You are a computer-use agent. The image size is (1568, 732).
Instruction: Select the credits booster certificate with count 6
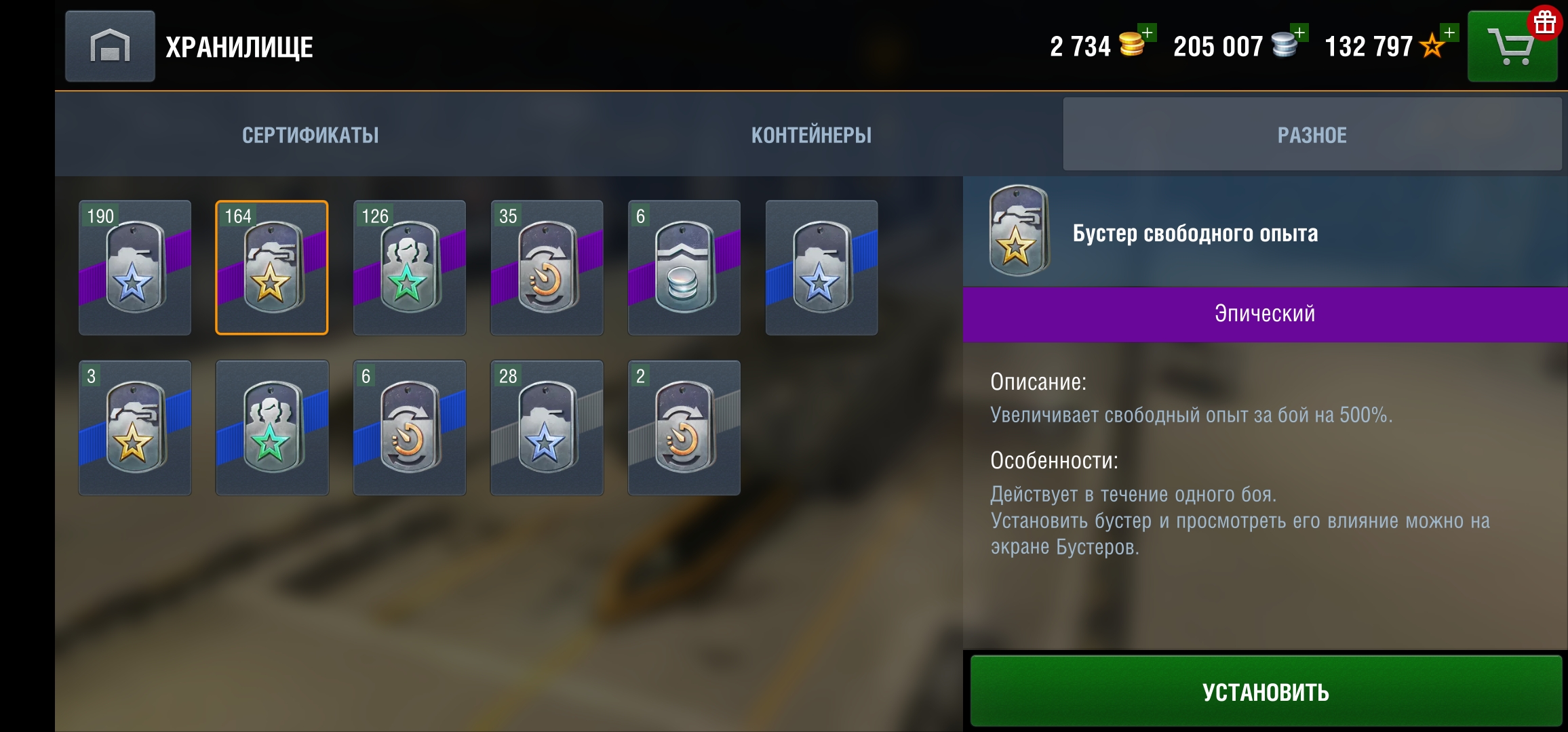[684, 268]
